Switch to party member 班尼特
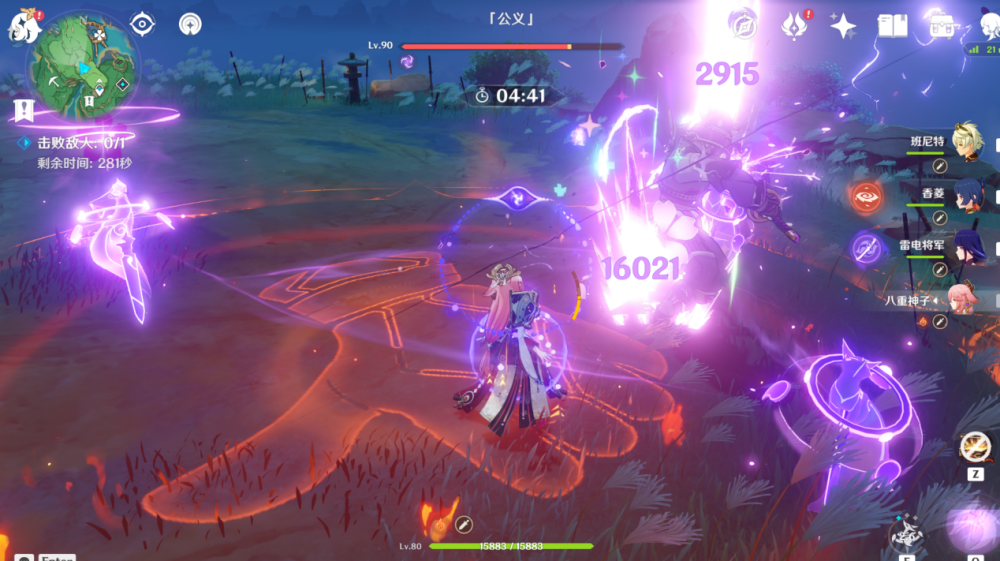The width and height of the screenshot is (1000, 561). [966, 143]
